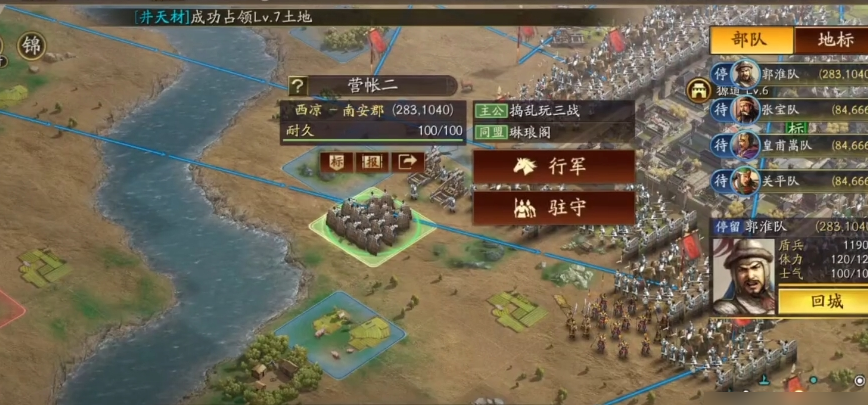The image size is (868, 405).
Task: Click the gold city gate icon
Action: [697, 90]
